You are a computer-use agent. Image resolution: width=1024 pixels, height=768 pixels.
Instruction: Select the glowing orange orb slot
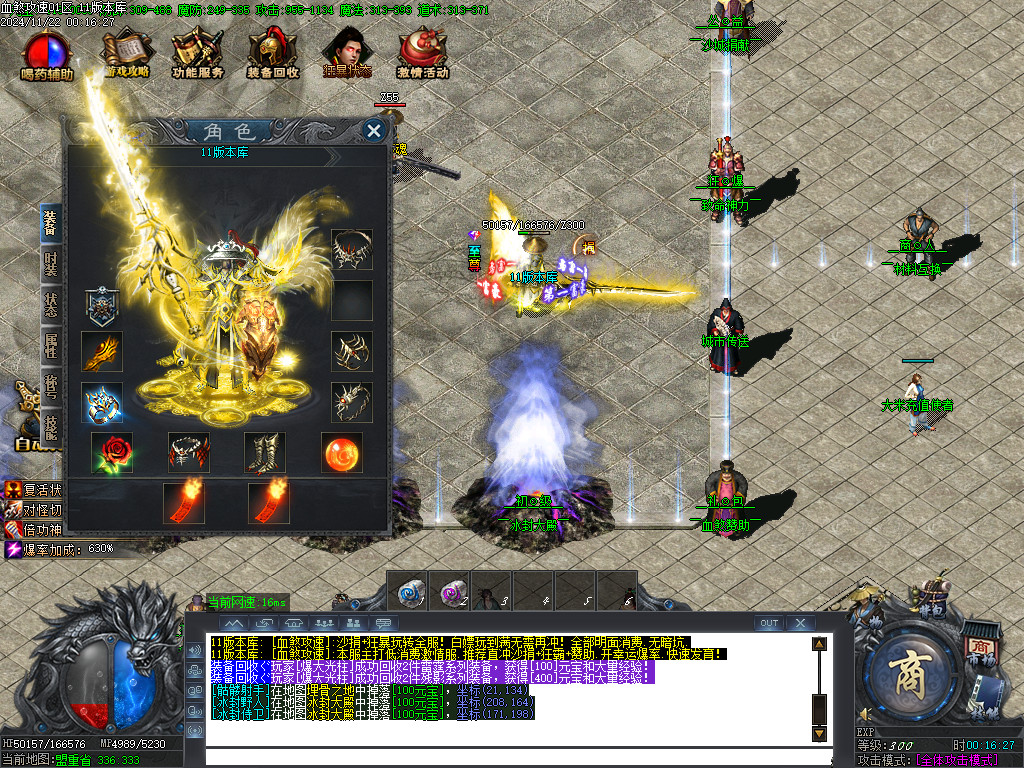(342, 453)
